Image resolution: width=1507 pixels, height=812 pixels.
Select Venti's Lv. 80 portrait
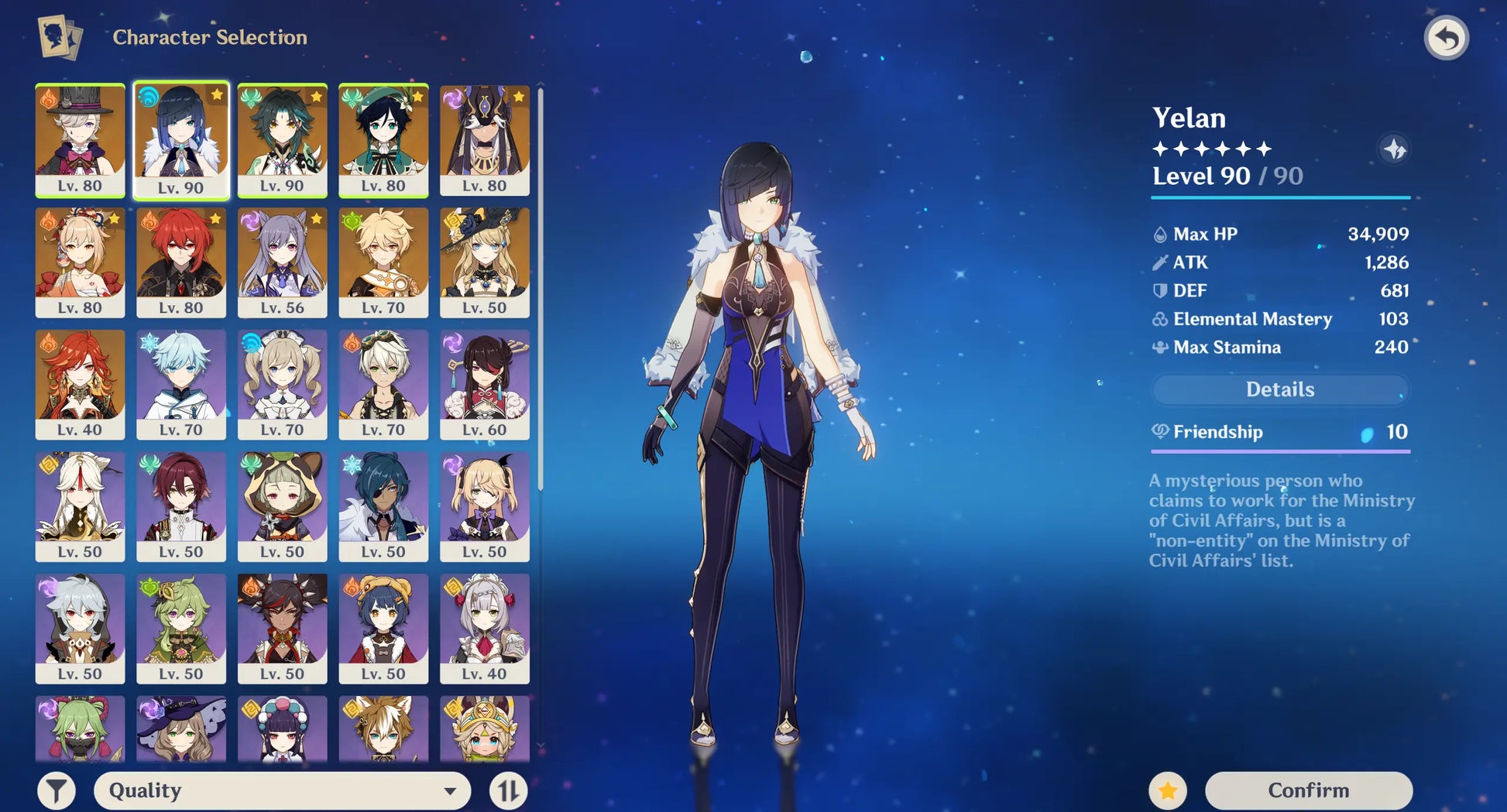[383, 139]
